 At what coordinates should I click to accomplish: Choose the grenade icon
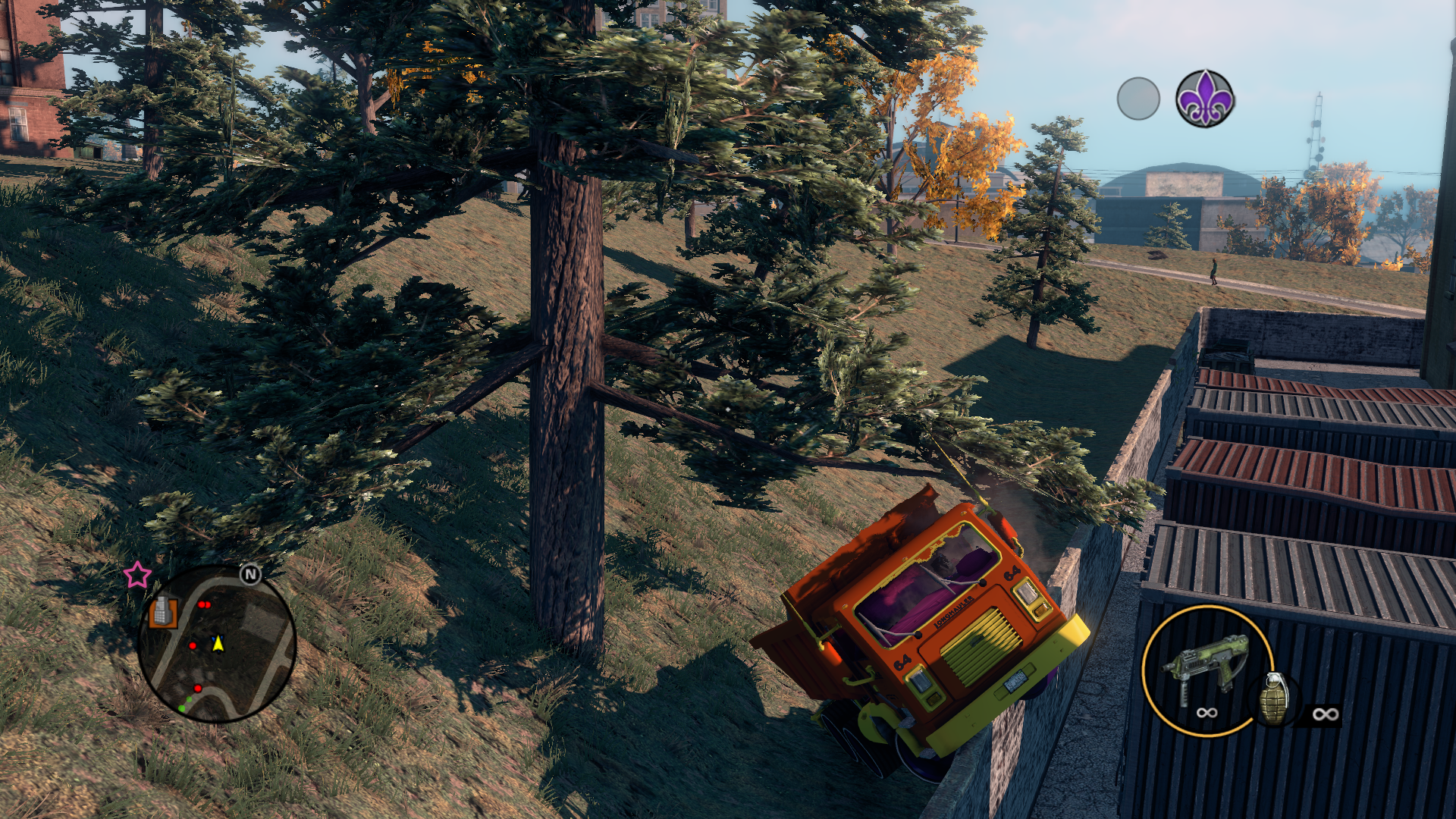tap(1274, 699)
